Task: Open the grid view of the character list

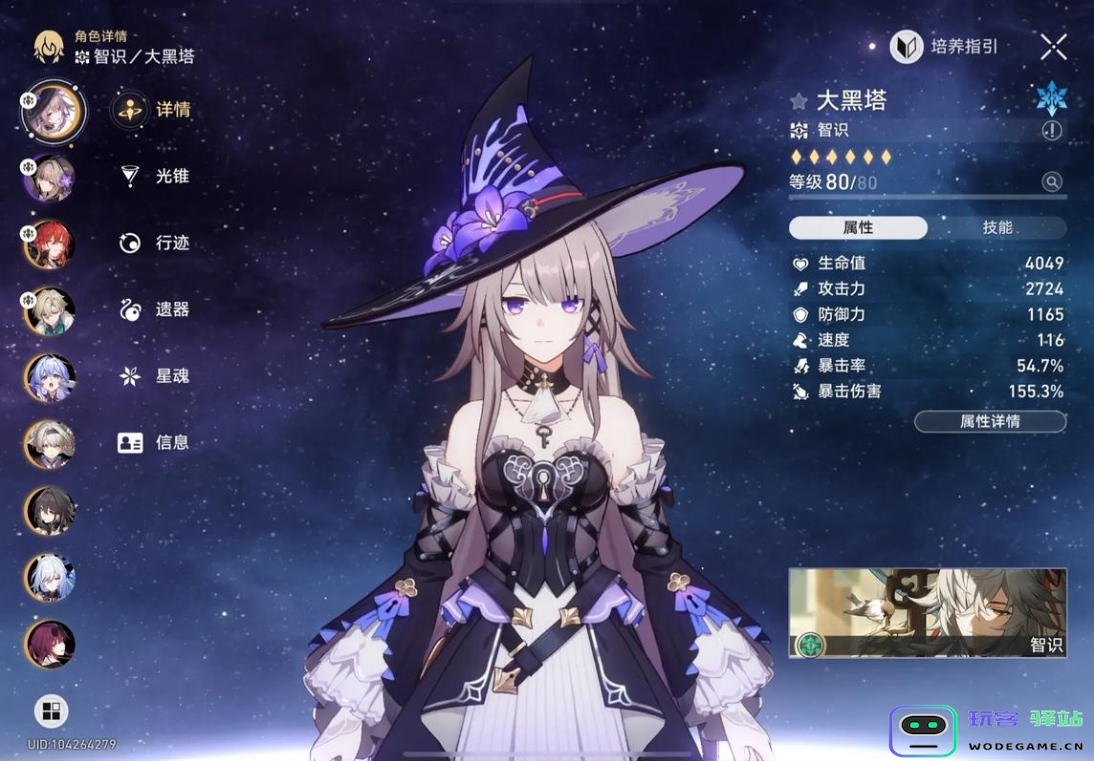Action: pos(51,711)
